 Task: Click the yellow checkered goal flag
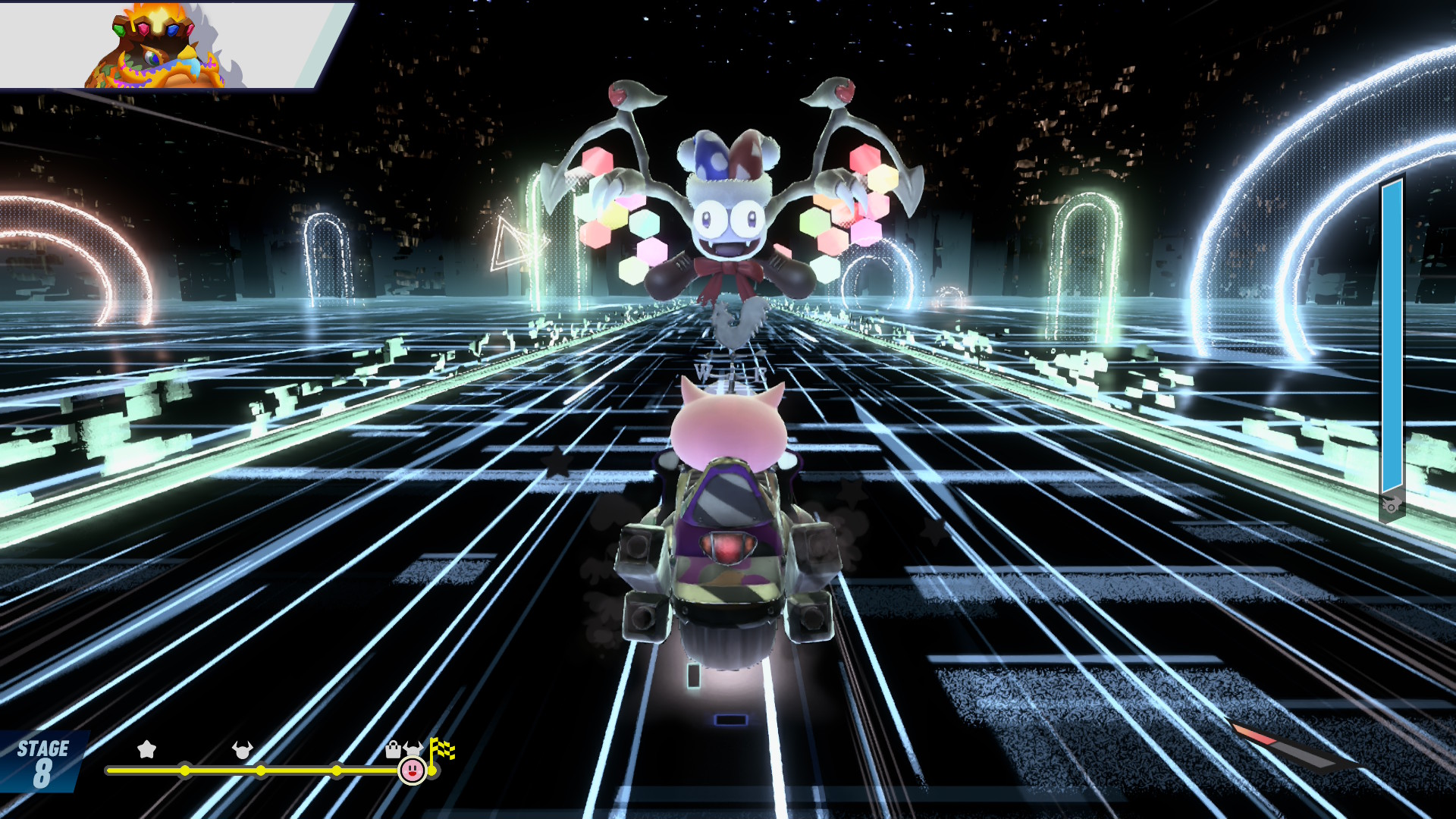pyautogui.click(x=441, y=749)
